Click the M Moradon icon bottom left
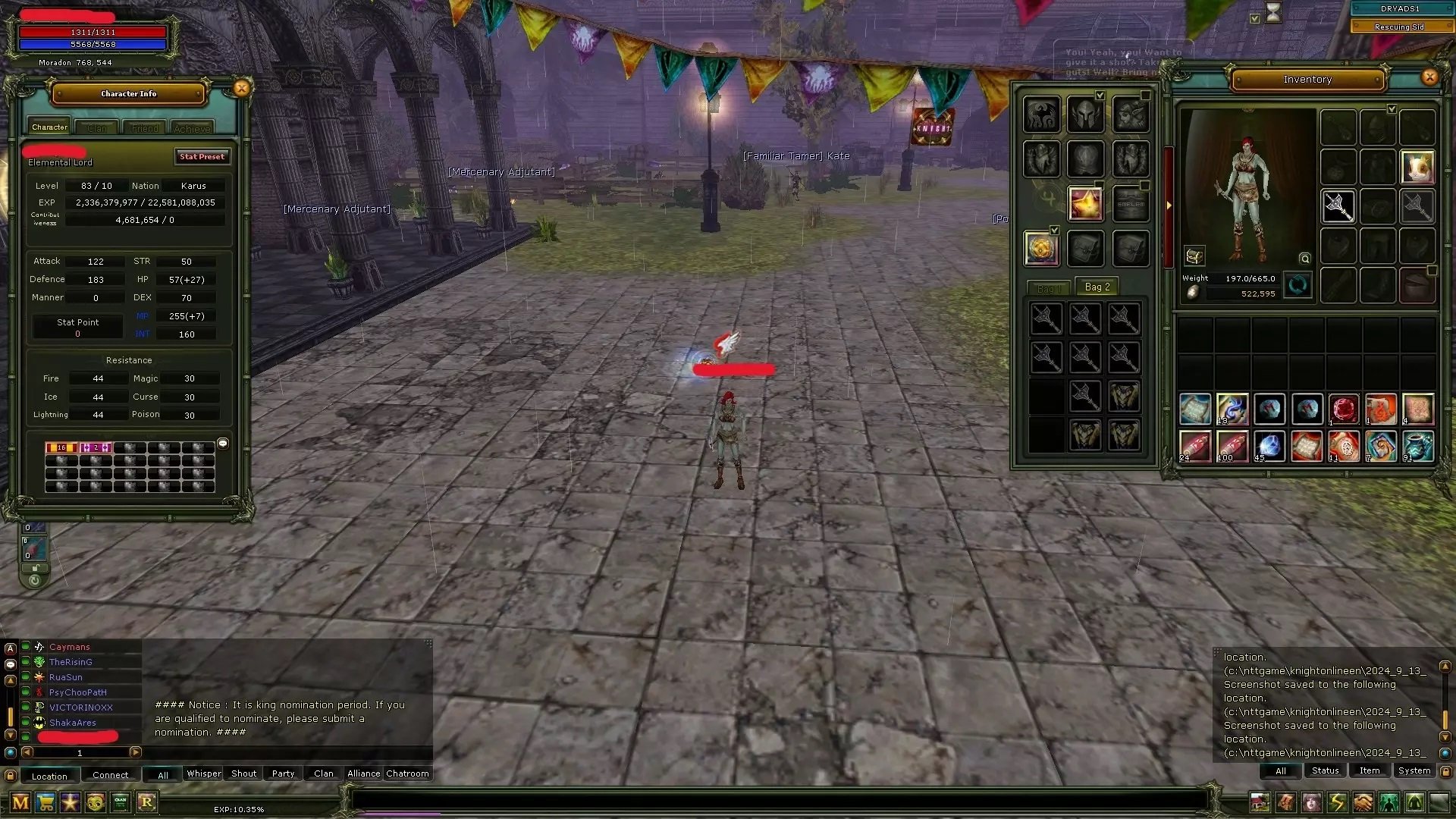The height and width of the screenshot is (819, 1456). point(20,803)
